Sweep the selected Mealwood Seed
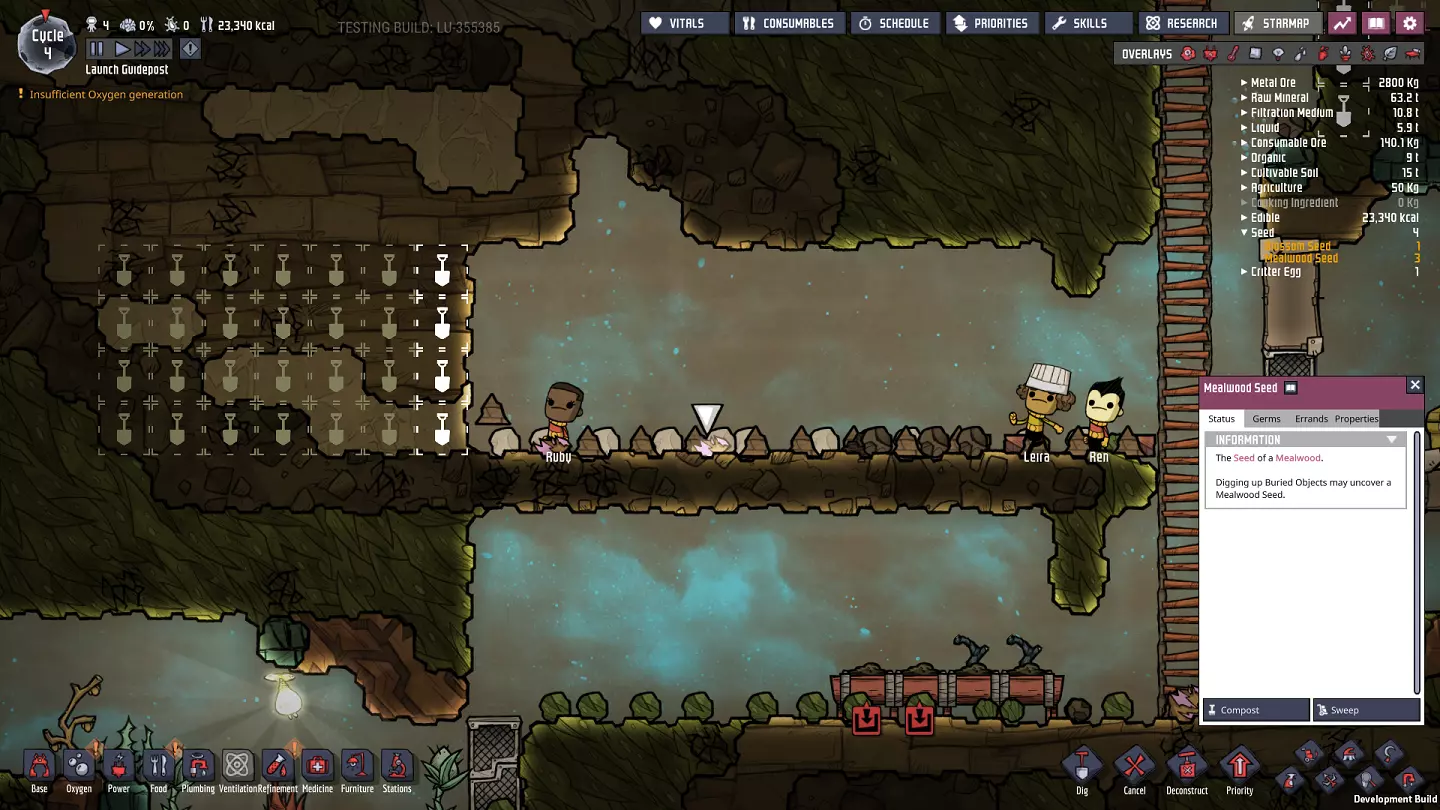The image size is (1440, 810). (1366, 710)
